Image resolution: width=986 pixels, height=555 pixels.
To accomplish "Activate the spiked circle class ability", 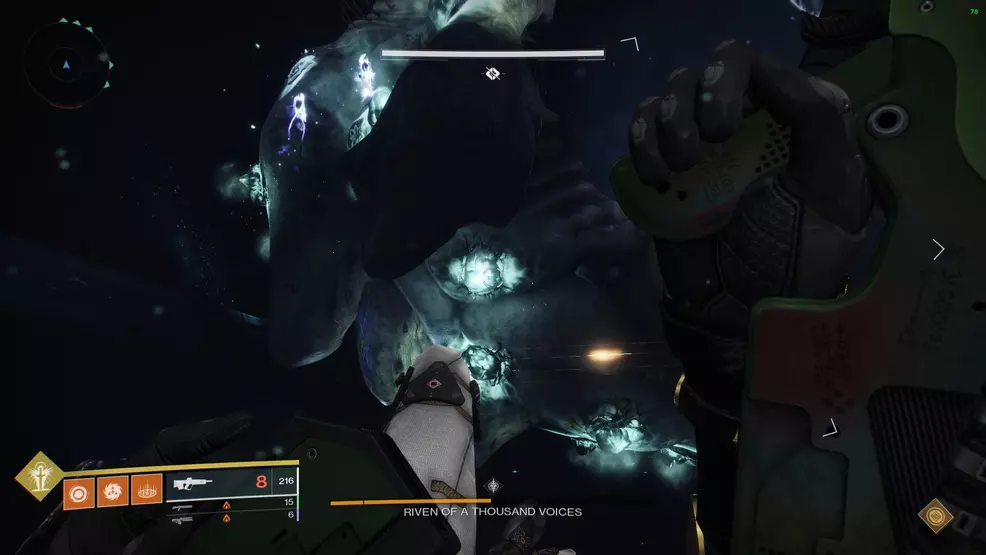I will (146, 492).
